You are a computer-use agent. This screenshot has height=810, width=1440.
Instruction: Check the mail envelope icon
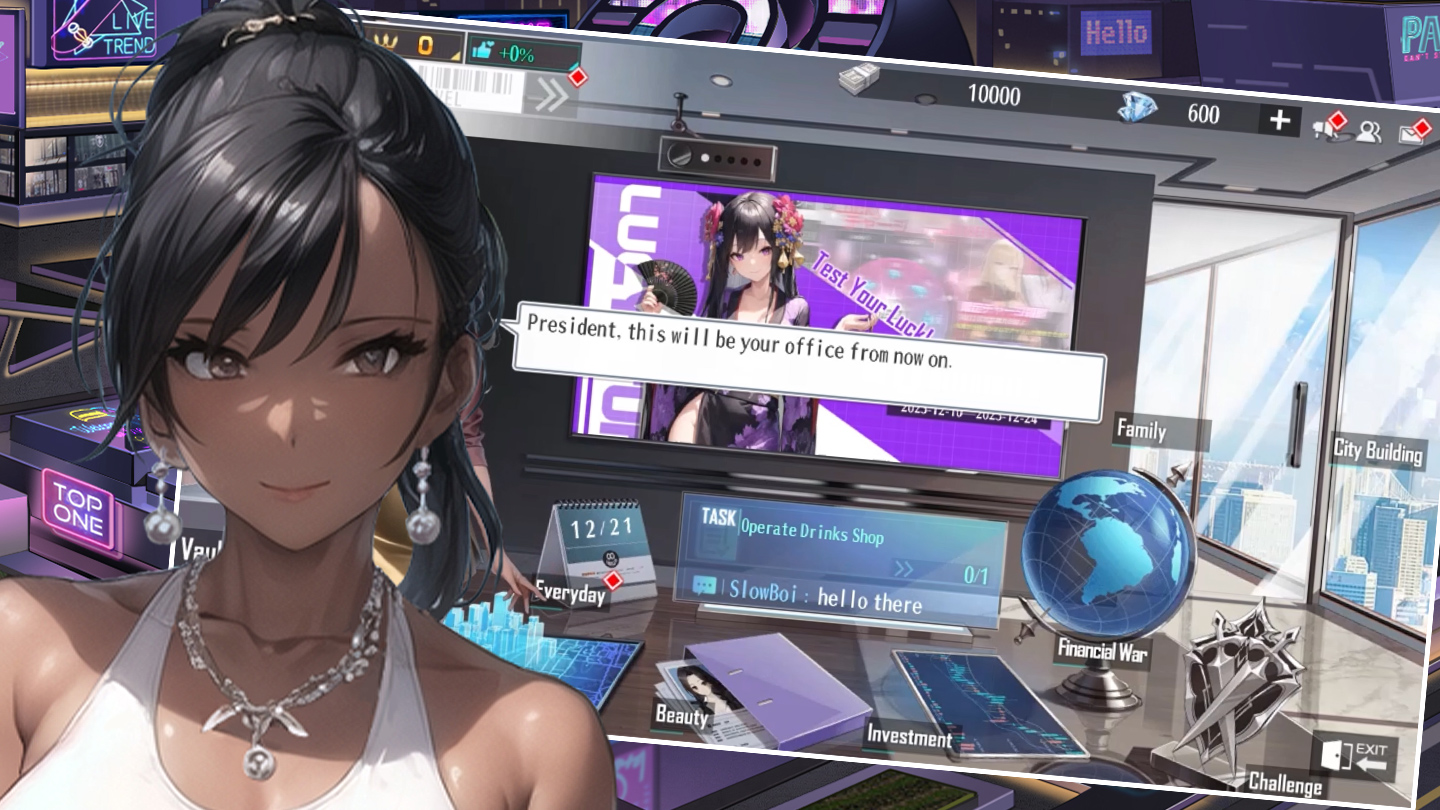pos(1412,133)
